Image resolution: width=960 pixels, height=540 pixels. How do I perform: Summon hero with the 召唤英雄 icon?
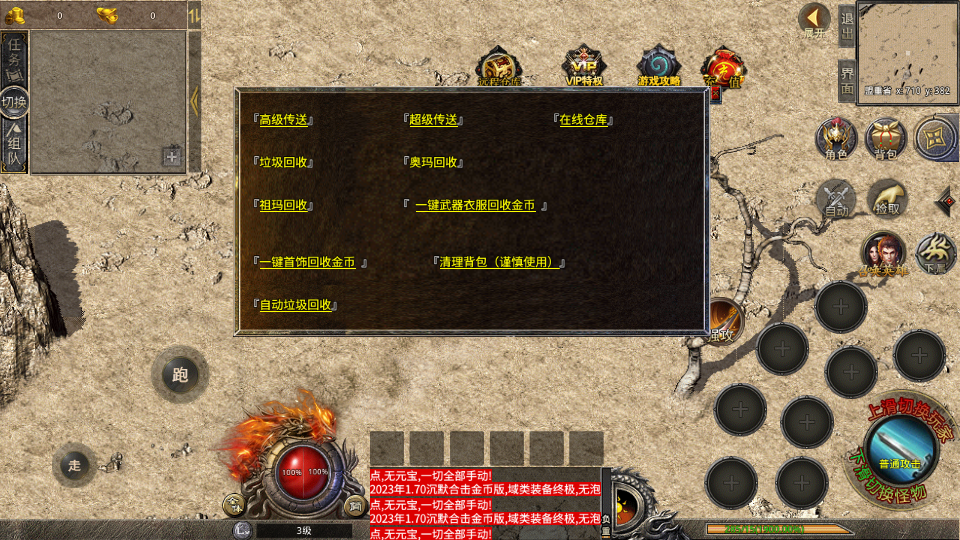(884, 254)
